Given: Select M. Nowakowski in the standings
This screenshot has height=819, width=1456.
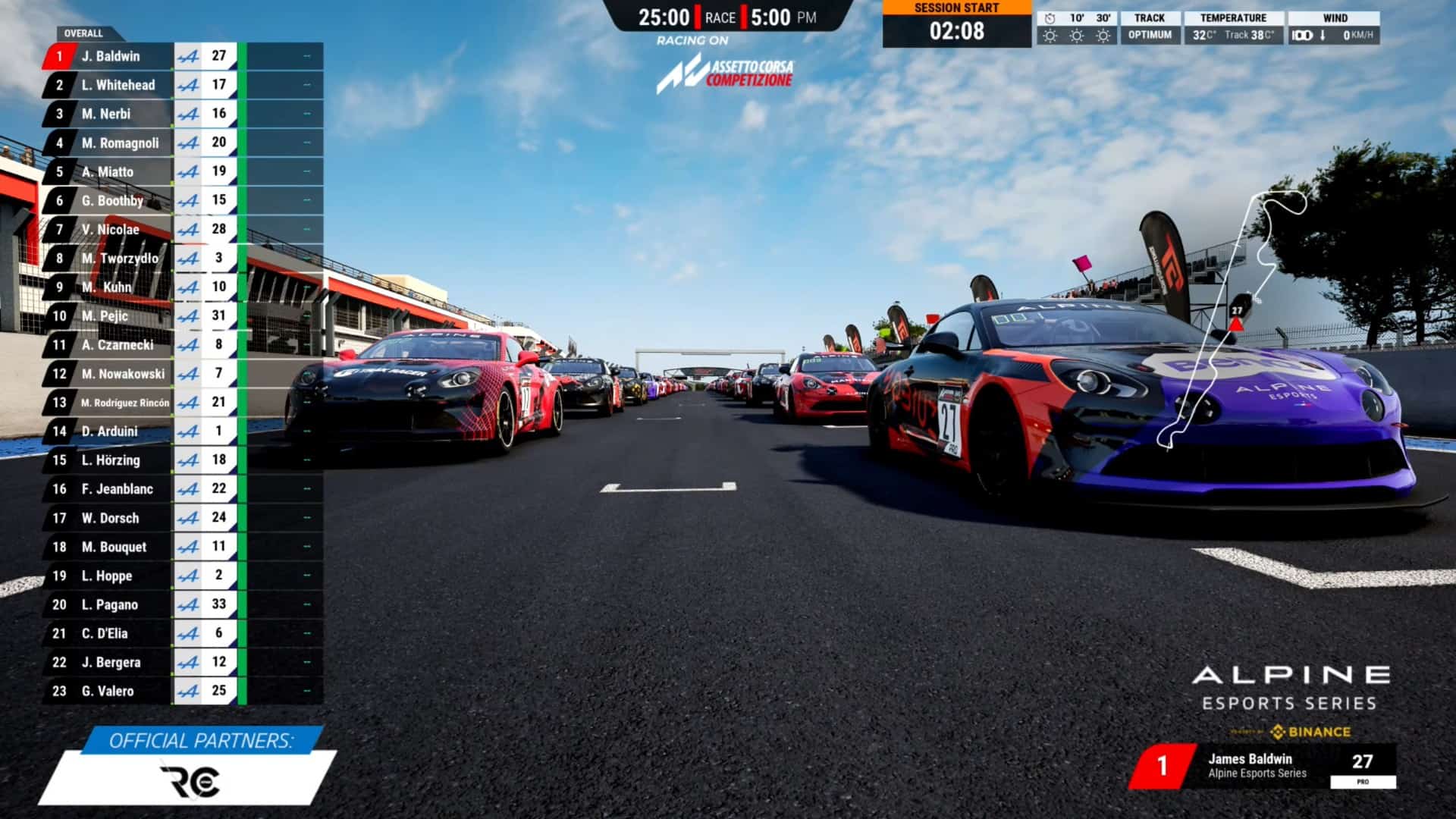Looking at the screenshot, I should pos(123,373).
